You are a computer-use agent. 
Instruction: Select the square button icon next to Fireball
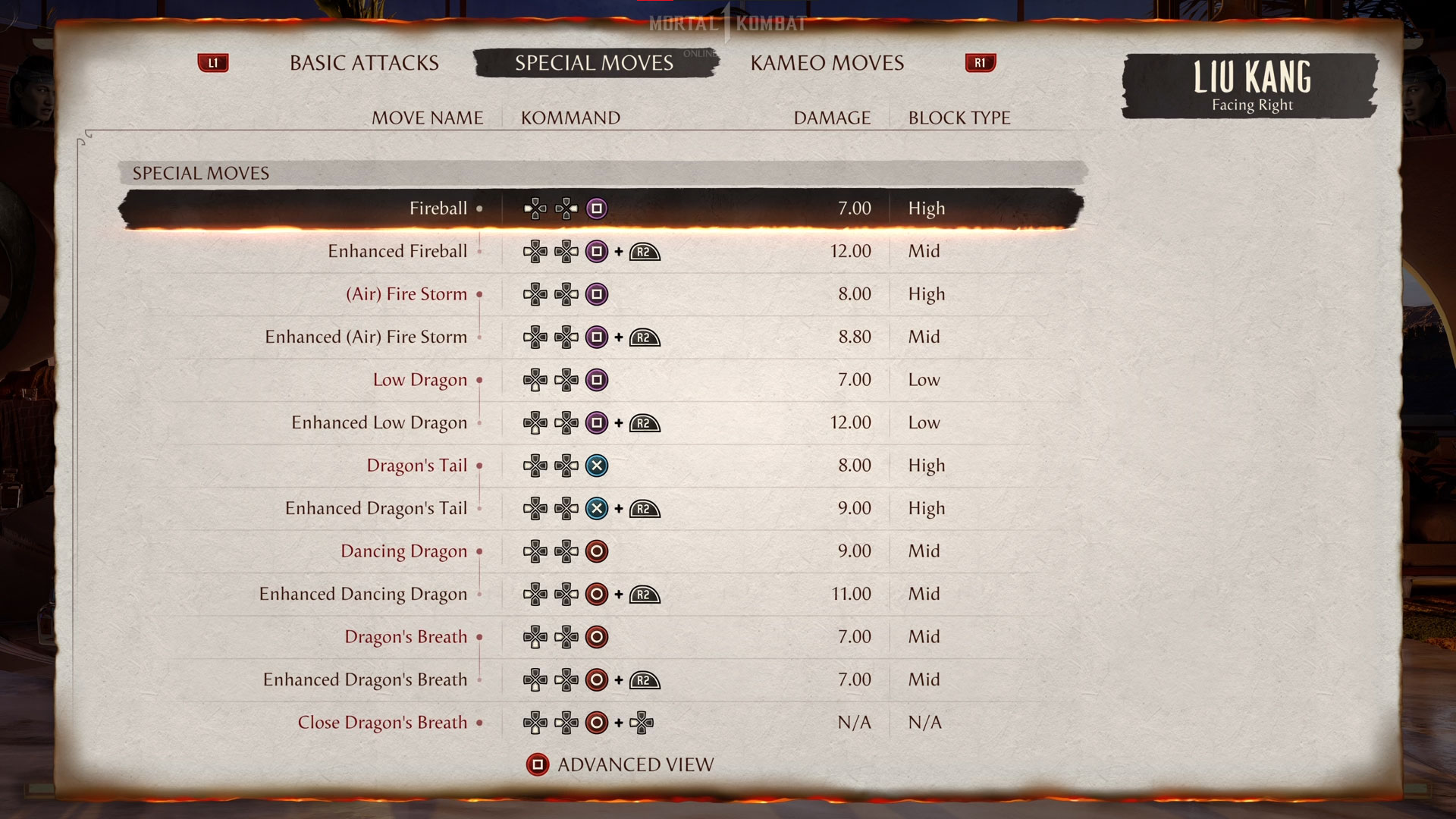tap(597, 208)
